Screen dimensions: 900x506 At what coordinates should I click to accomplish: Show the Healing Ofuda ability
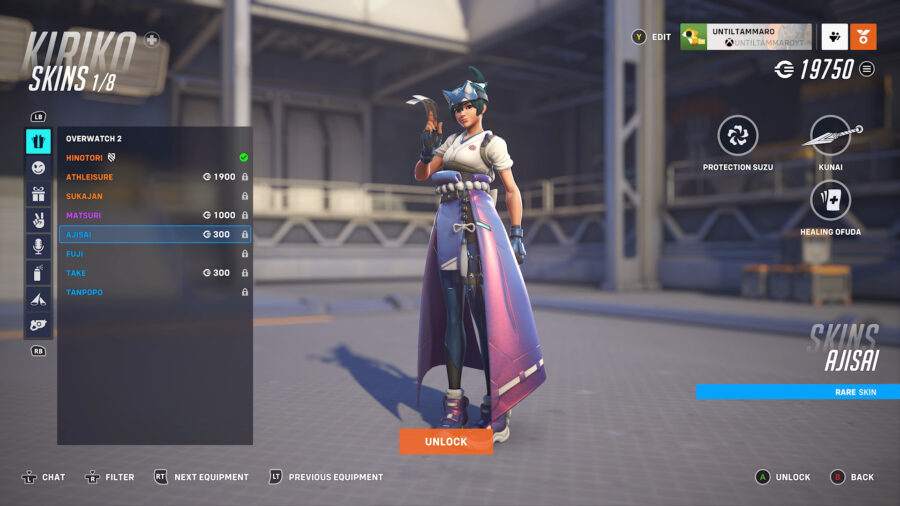pyautogui.click(x=831, y=200)
